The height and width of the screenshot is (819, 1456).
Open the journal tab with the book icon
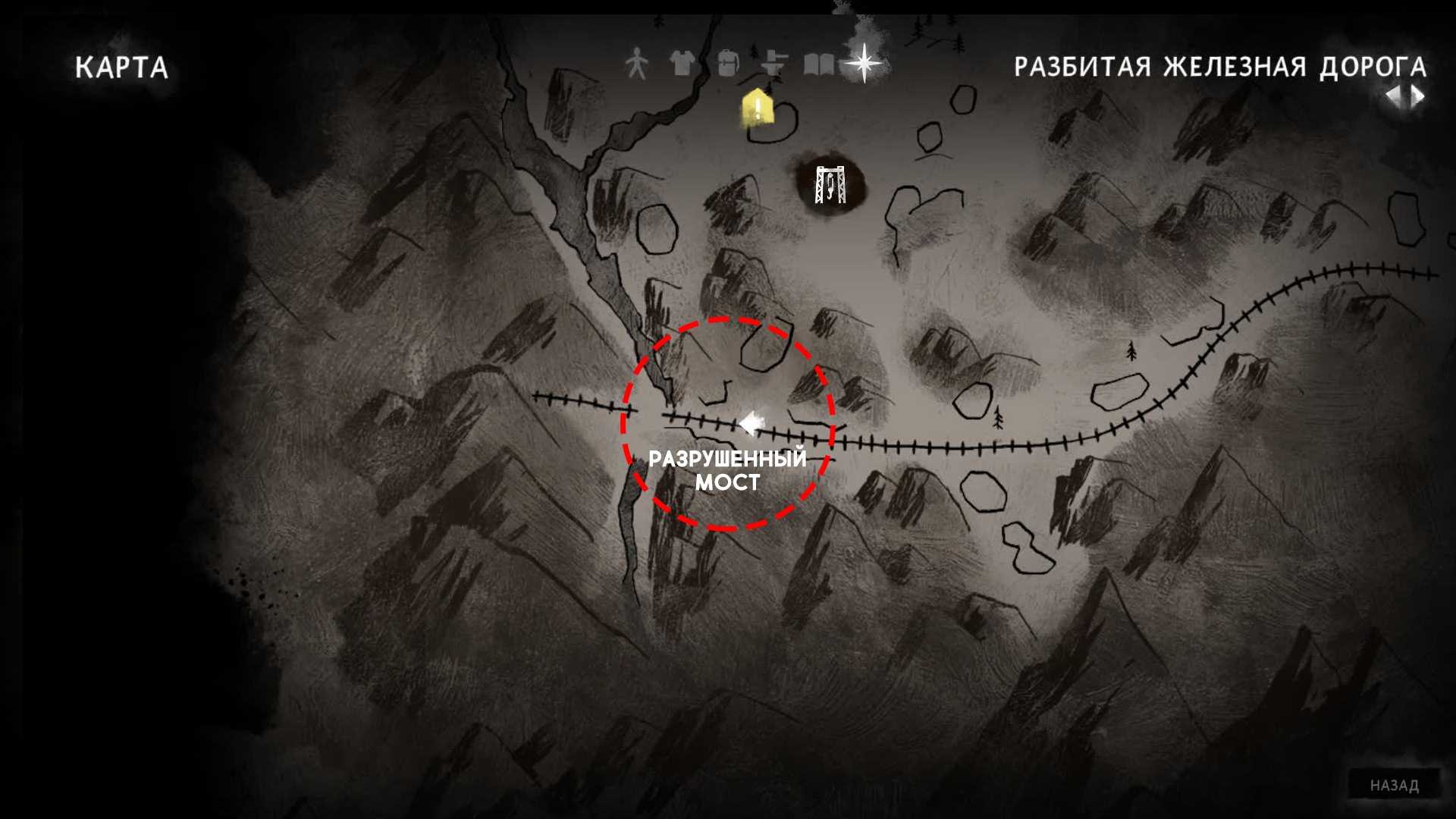819,64
